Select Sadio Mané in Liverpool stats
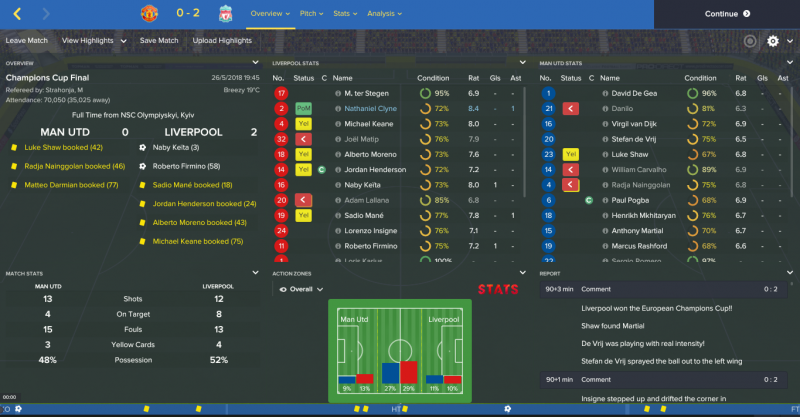 tap(353, 215)
